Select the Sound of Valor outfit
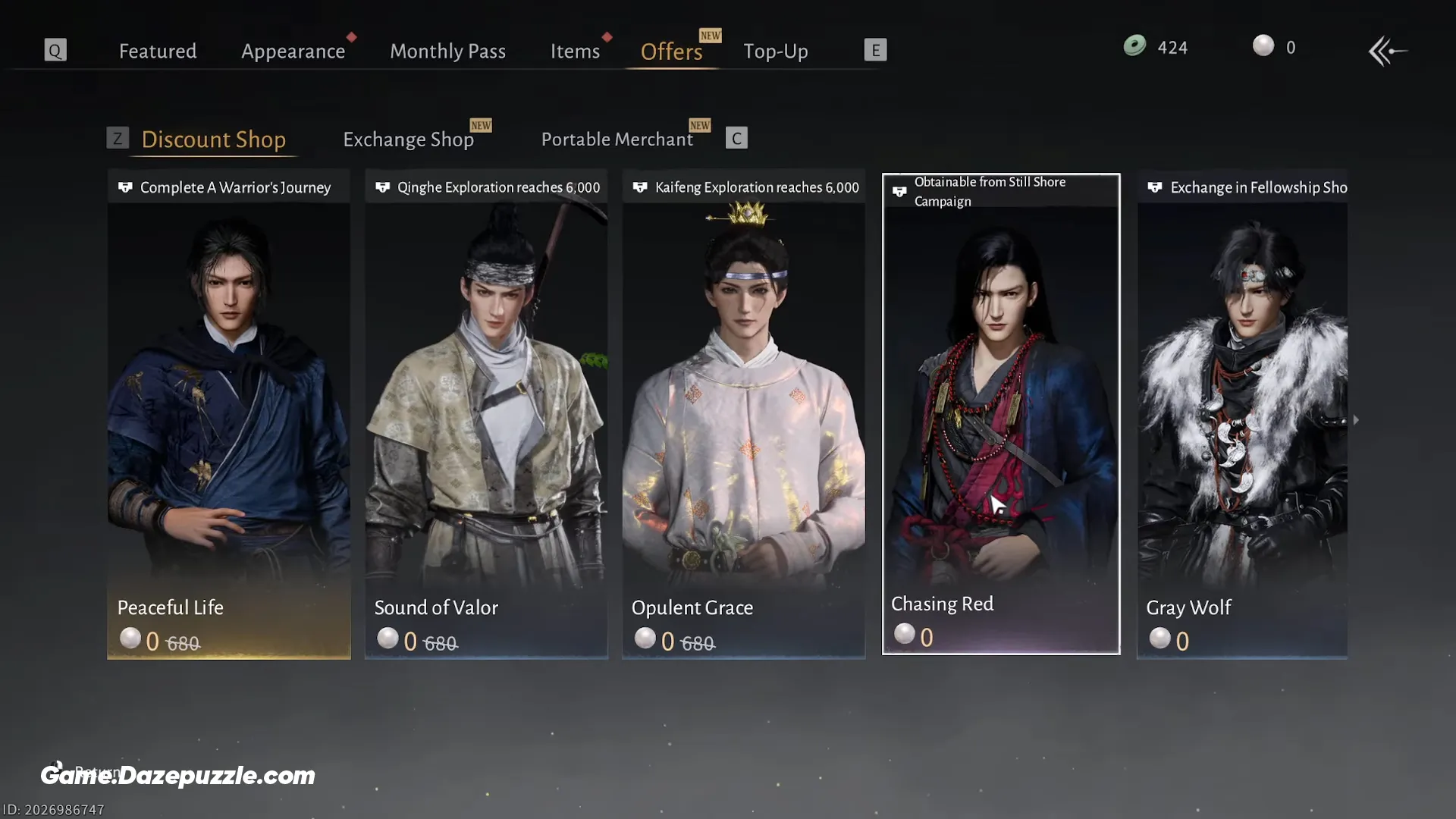This screenshot has height=819, width=1456. pyautogui.click(x=486, y=413)
